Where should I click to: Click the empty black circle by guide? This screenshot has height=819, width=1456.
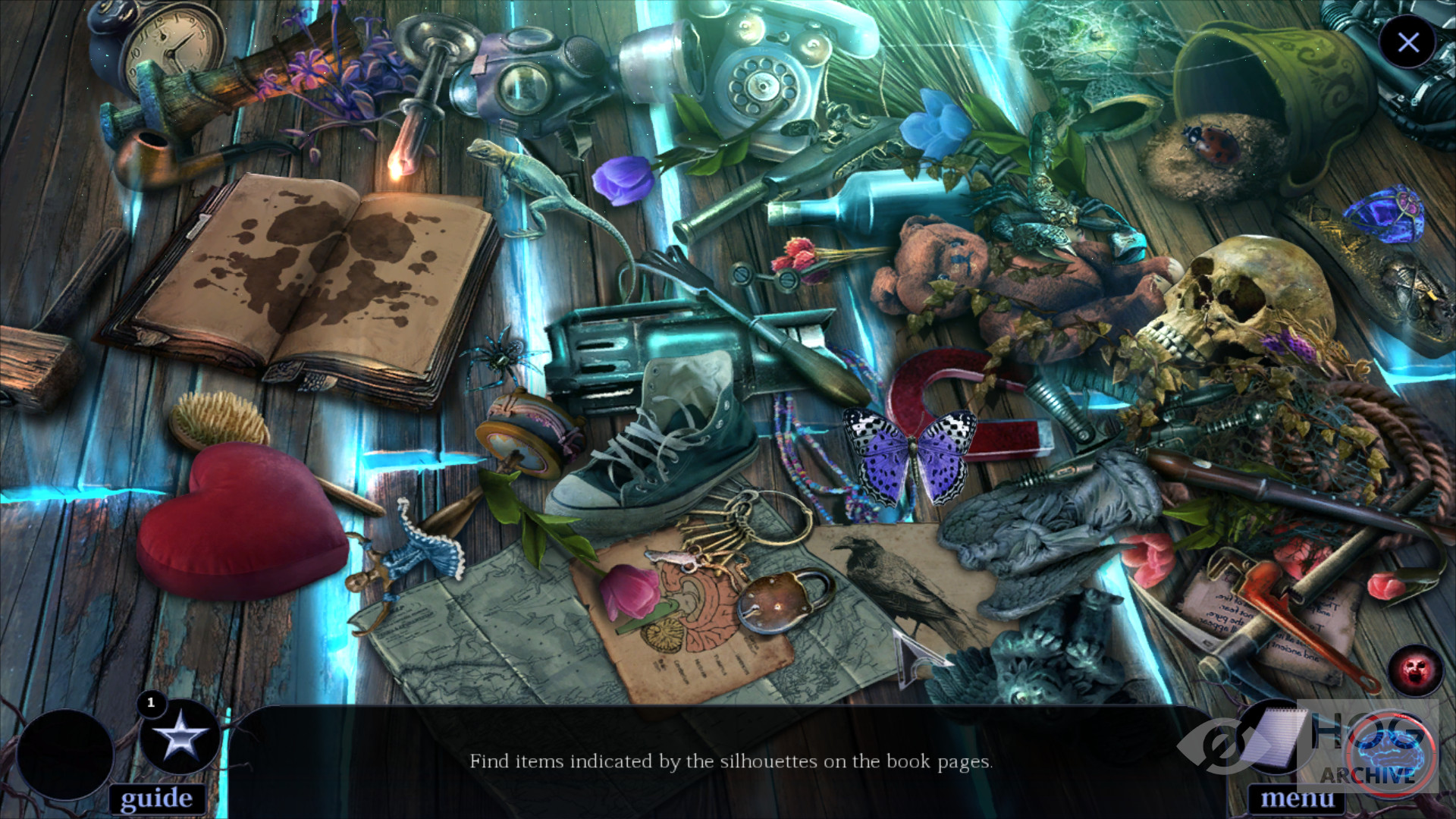tap(65, 753)
